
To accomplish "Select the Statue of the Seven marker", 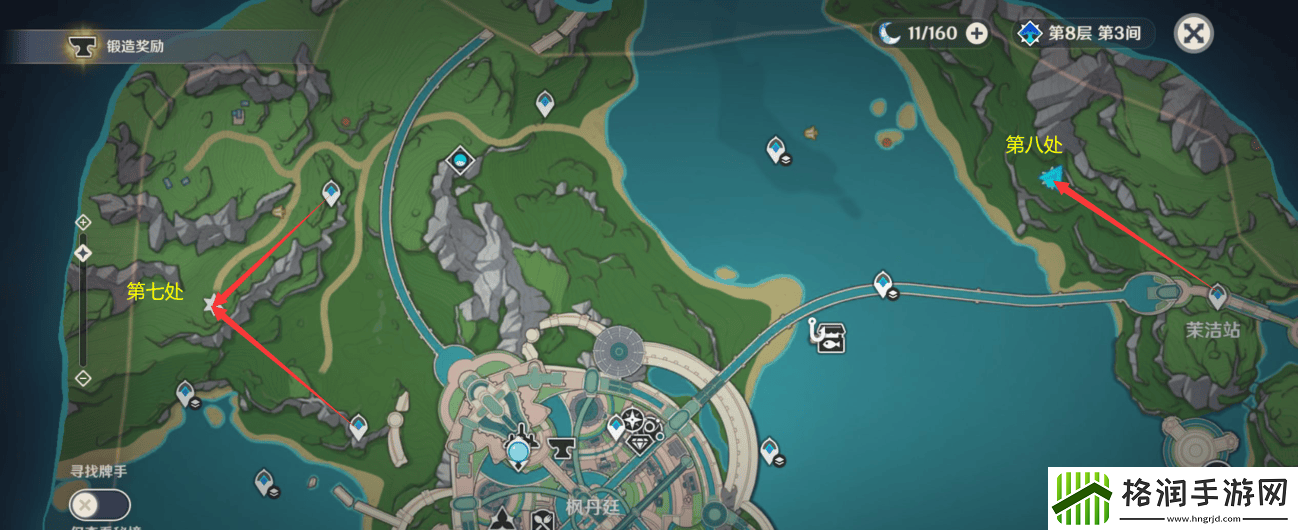I will pos(460,161).
